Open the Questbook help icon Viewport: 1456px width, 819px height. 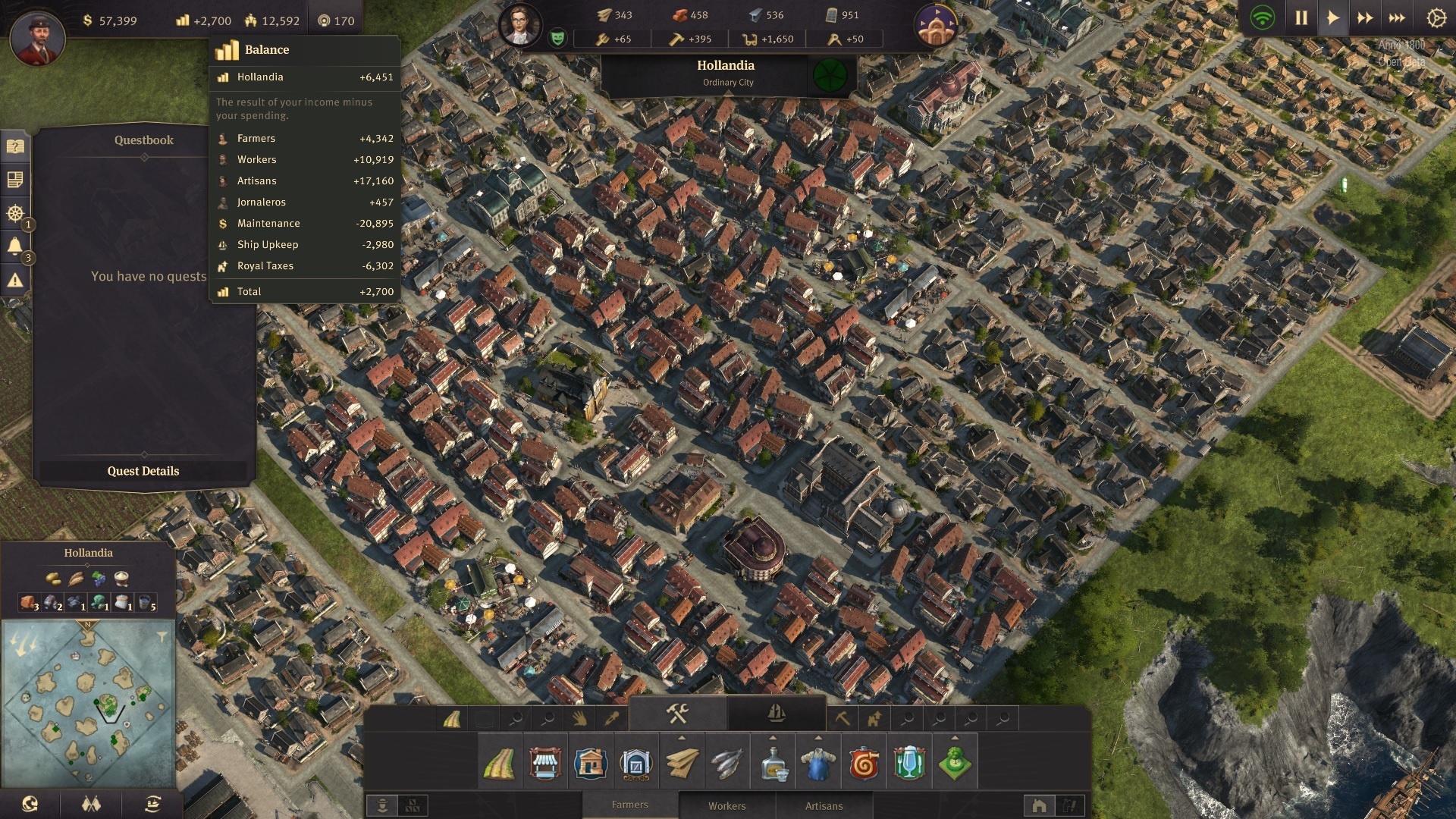pos(15,146)
